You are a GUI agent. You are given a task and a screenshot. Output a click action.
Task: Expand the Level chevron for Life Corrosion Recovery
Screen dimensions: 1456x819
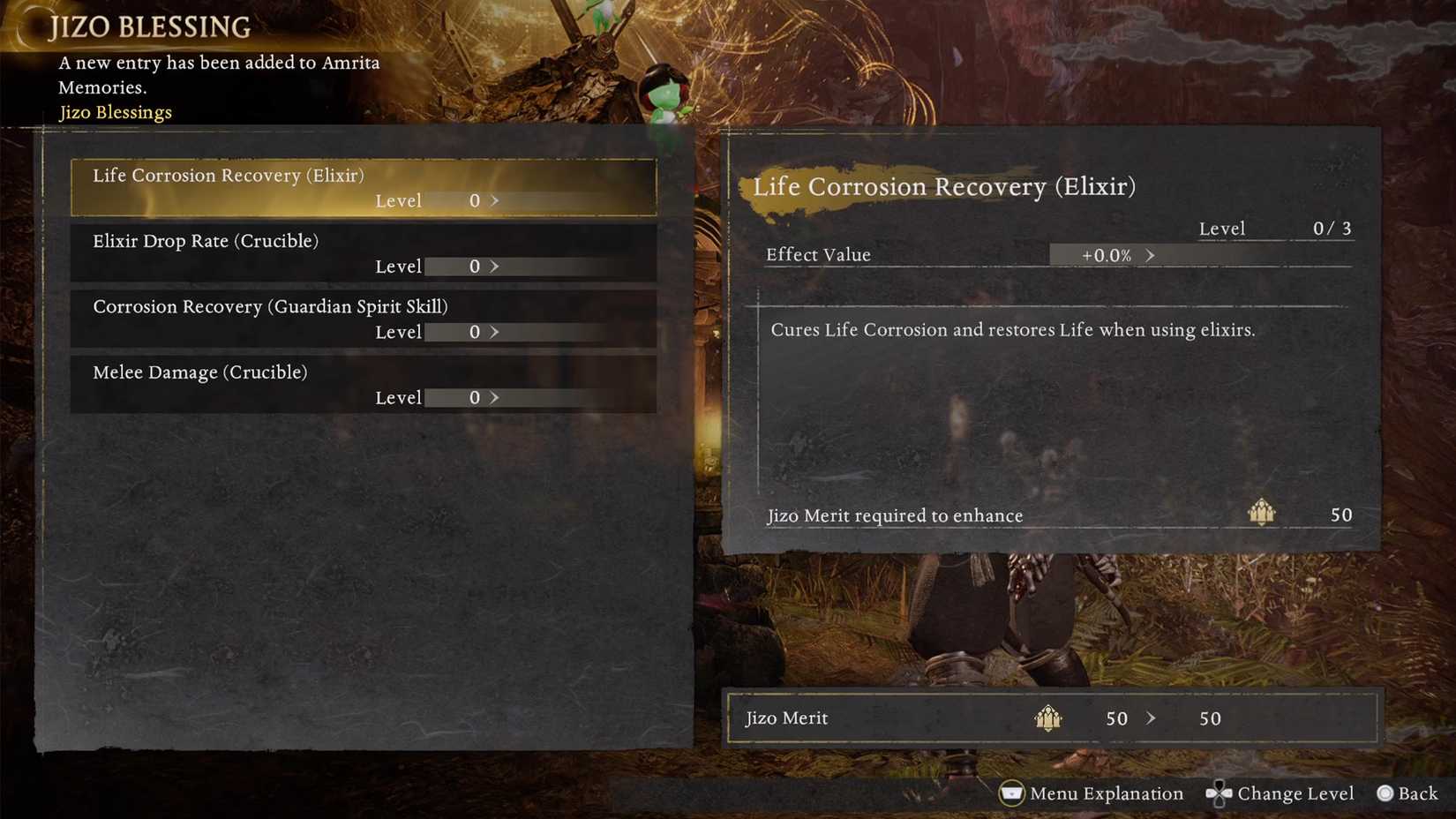(x=495, y=201)
